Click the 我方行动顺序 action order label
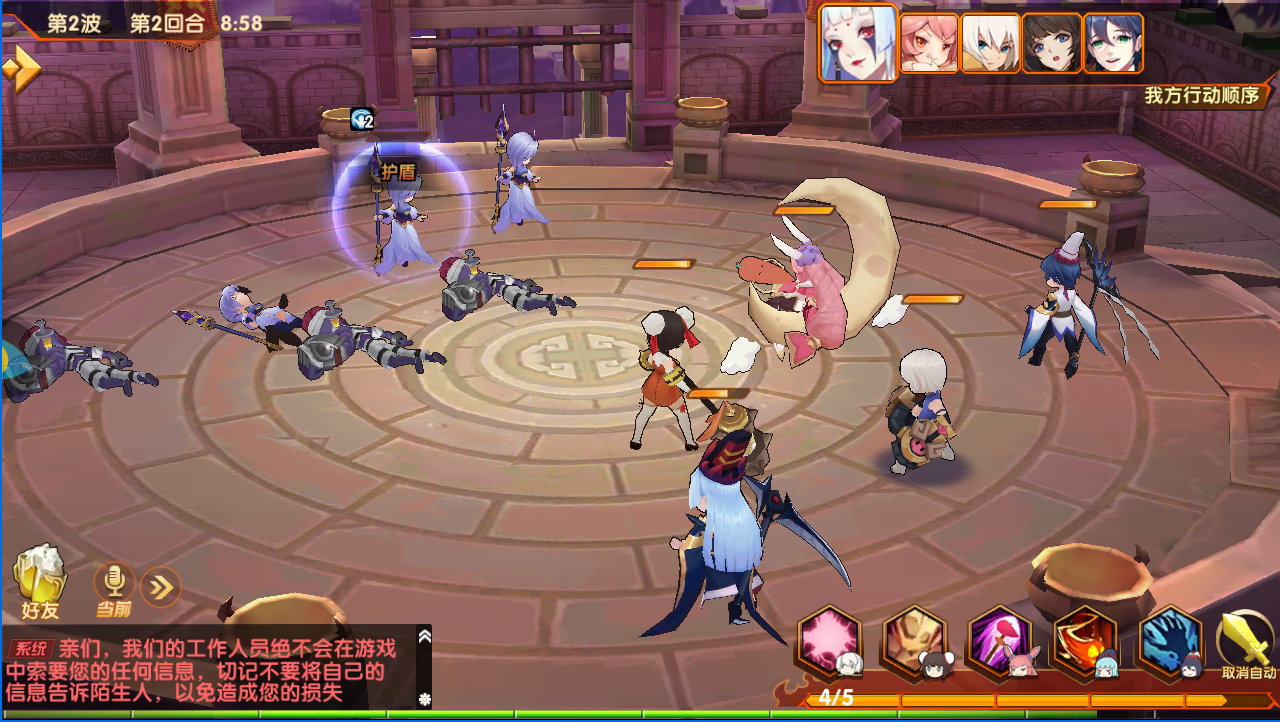Image resolution: width=1280 pixels, height=722 pixels. (1203, 96)
